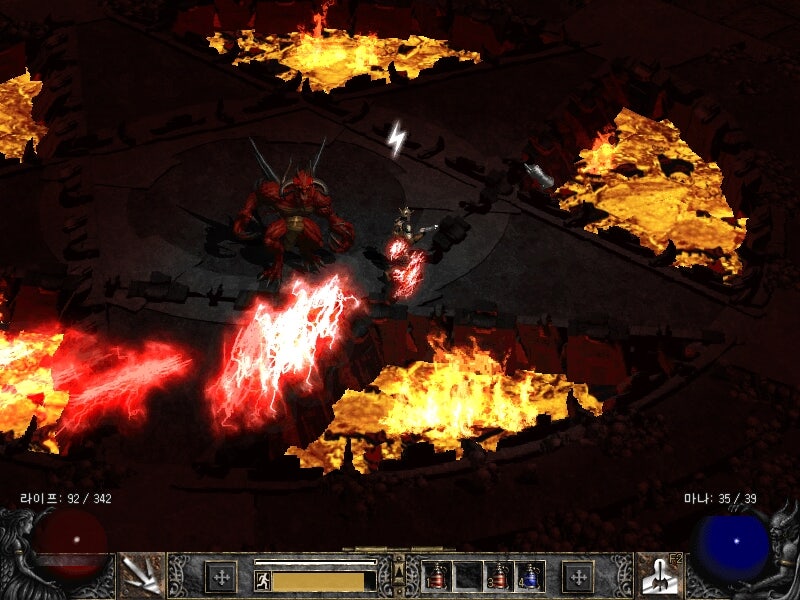This screenshot has height=600, width=800.
Task: Use the red healing potion in belt slot one
Action: (437, 576)
